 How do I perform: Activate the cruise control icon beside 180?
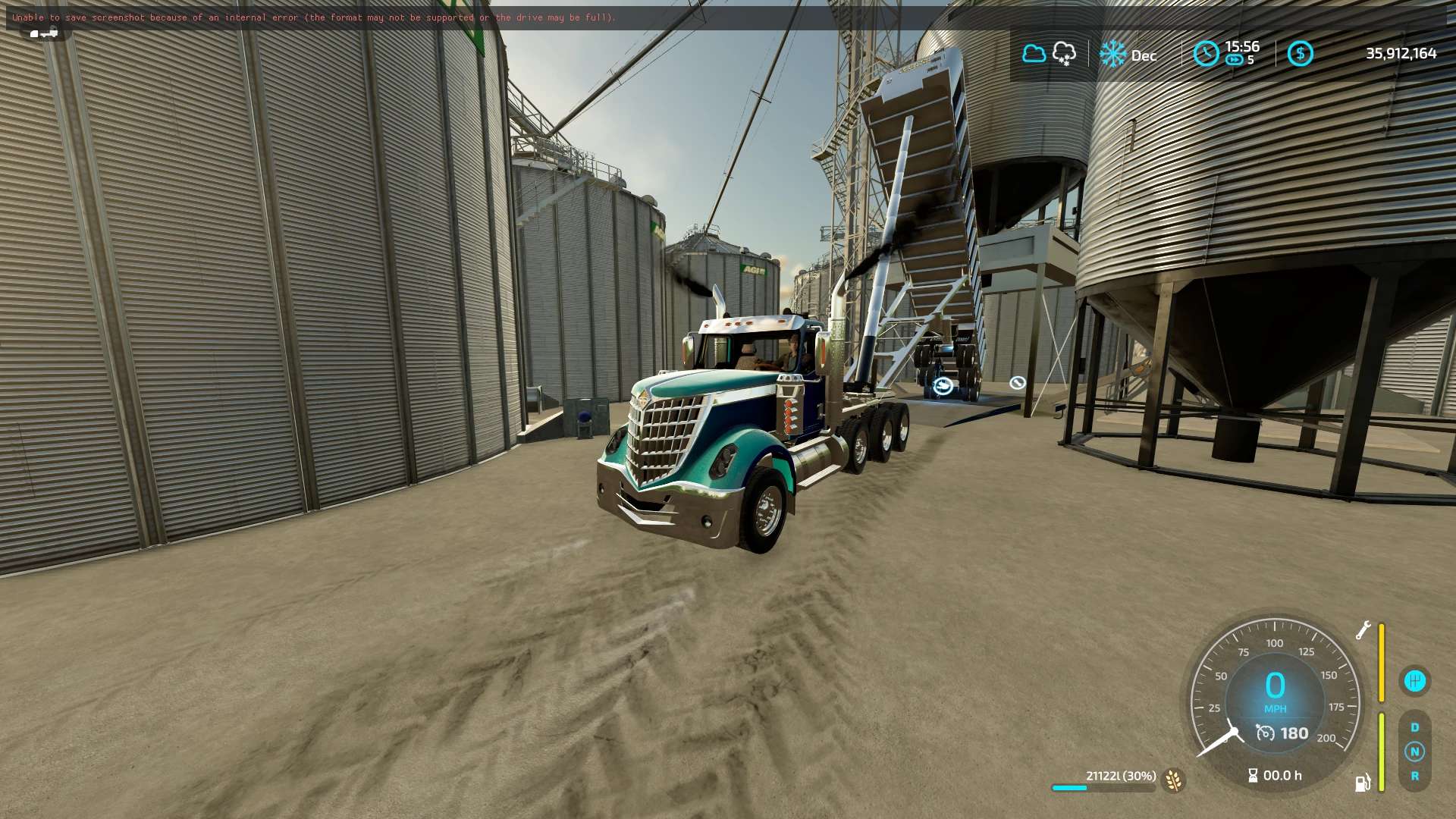pos(1265,733)
